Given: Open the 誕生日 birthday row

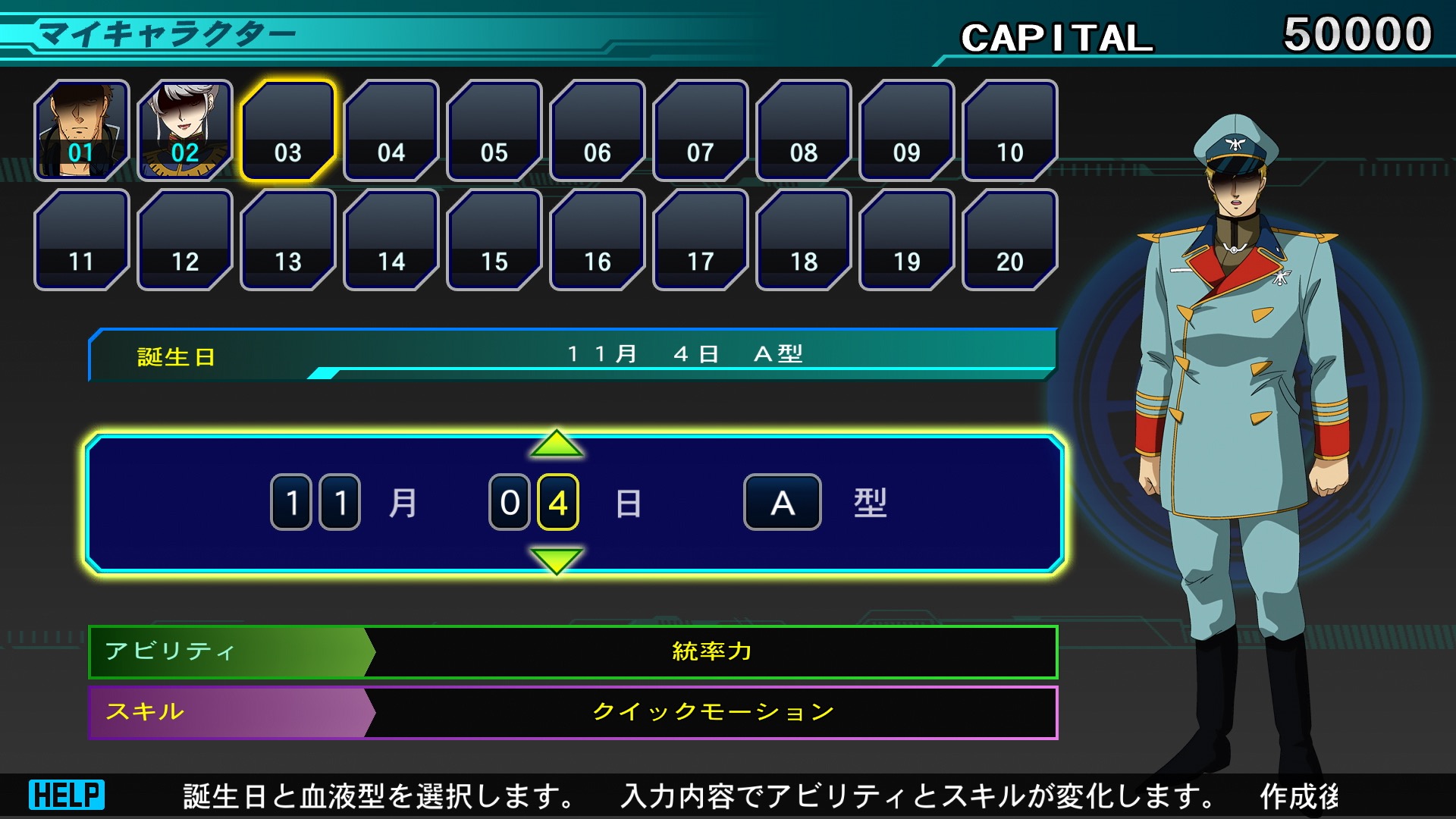Looking at the screenshot, I should [573, 354].
